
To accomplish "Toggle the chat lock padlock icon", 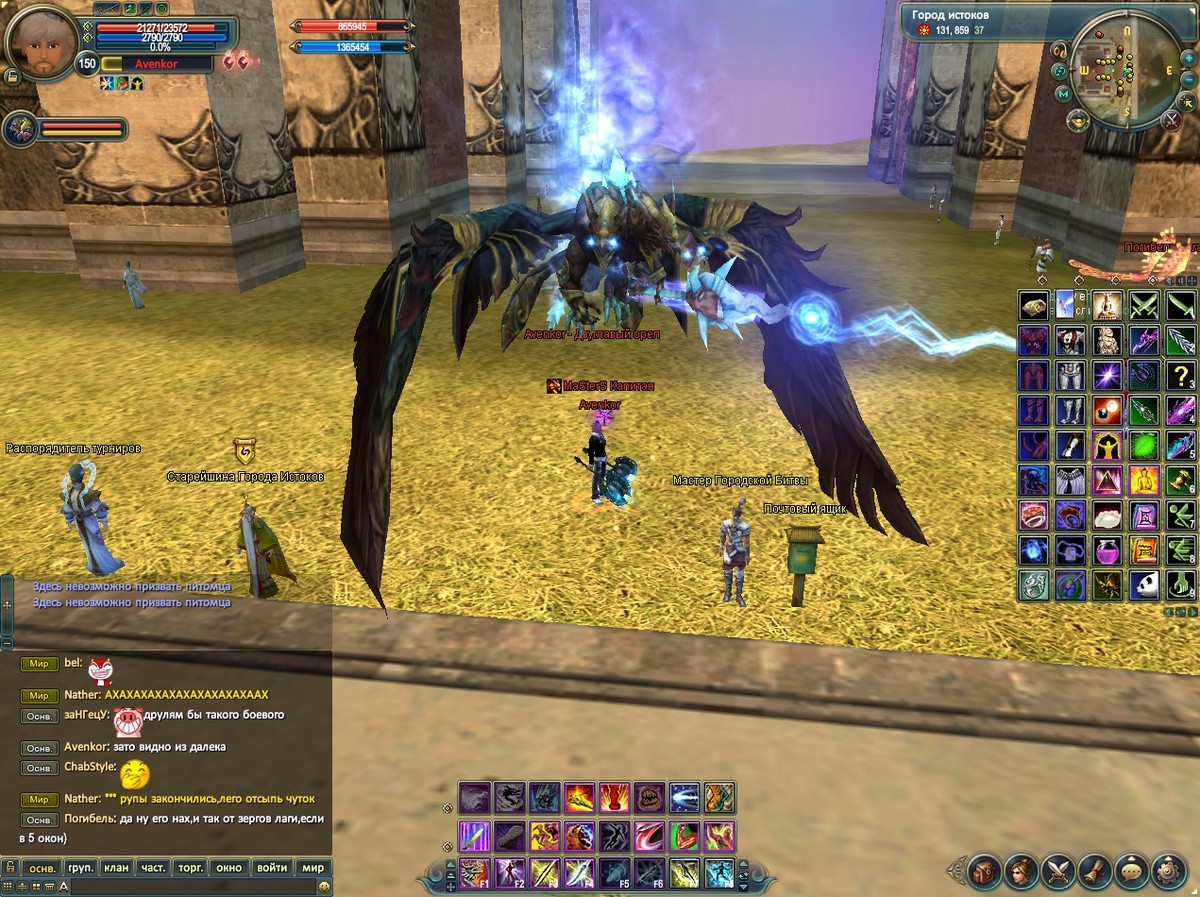I will (x=9, y=867).
